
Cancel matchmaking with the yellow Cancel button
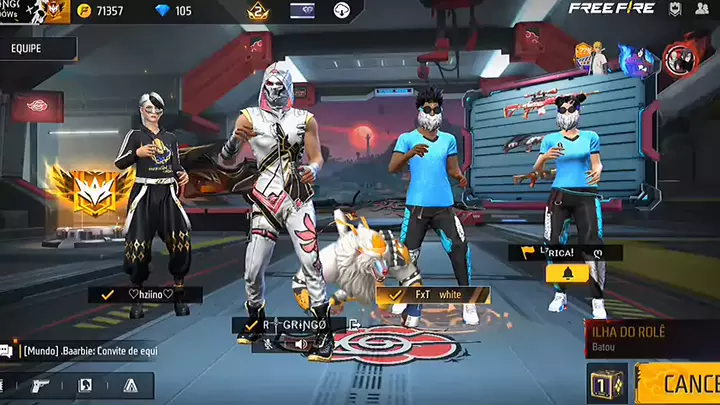point(680,383)
